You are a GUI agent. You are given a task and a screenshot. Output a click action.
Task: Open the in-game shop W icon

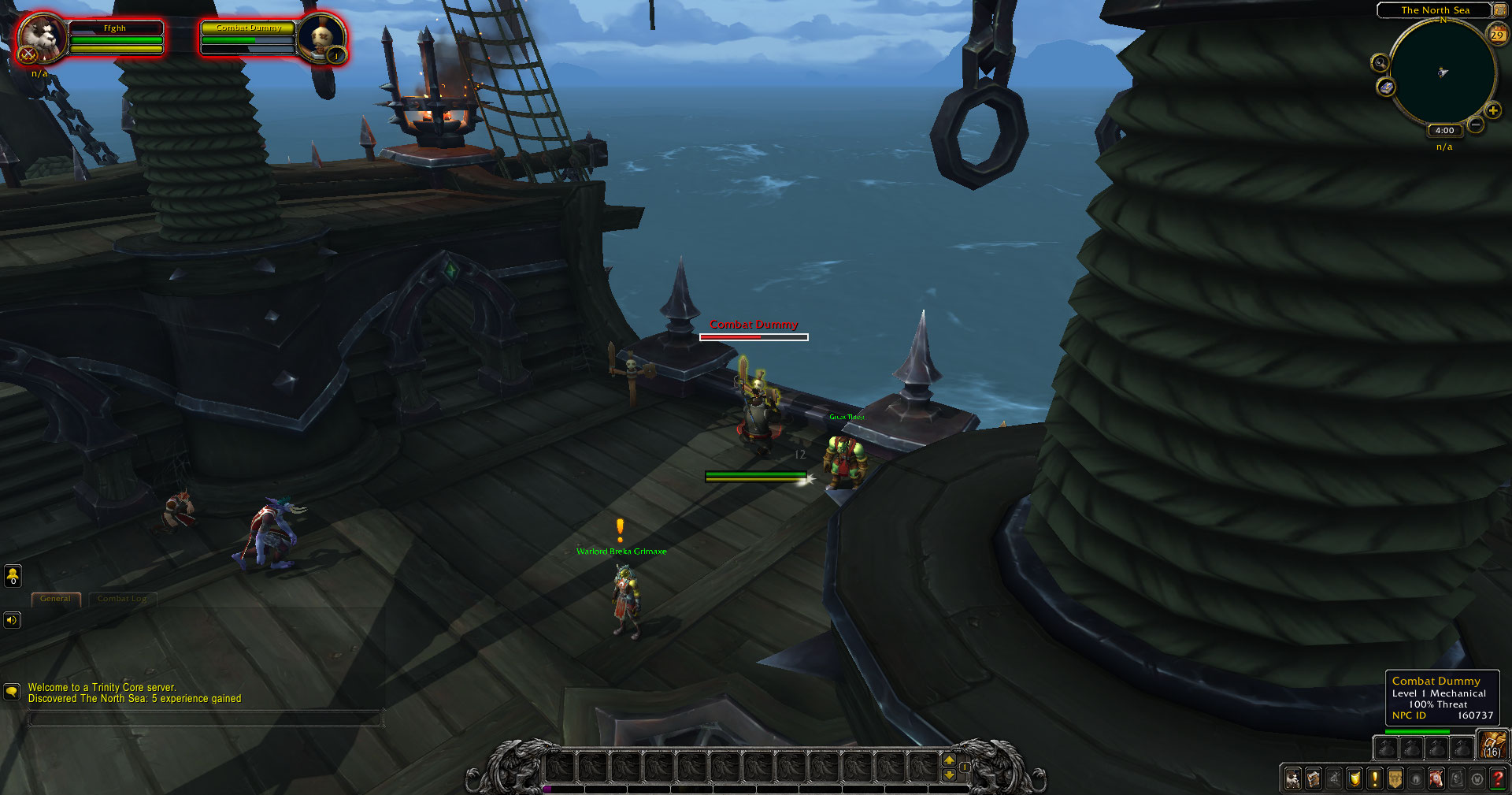pos(1477,778)
